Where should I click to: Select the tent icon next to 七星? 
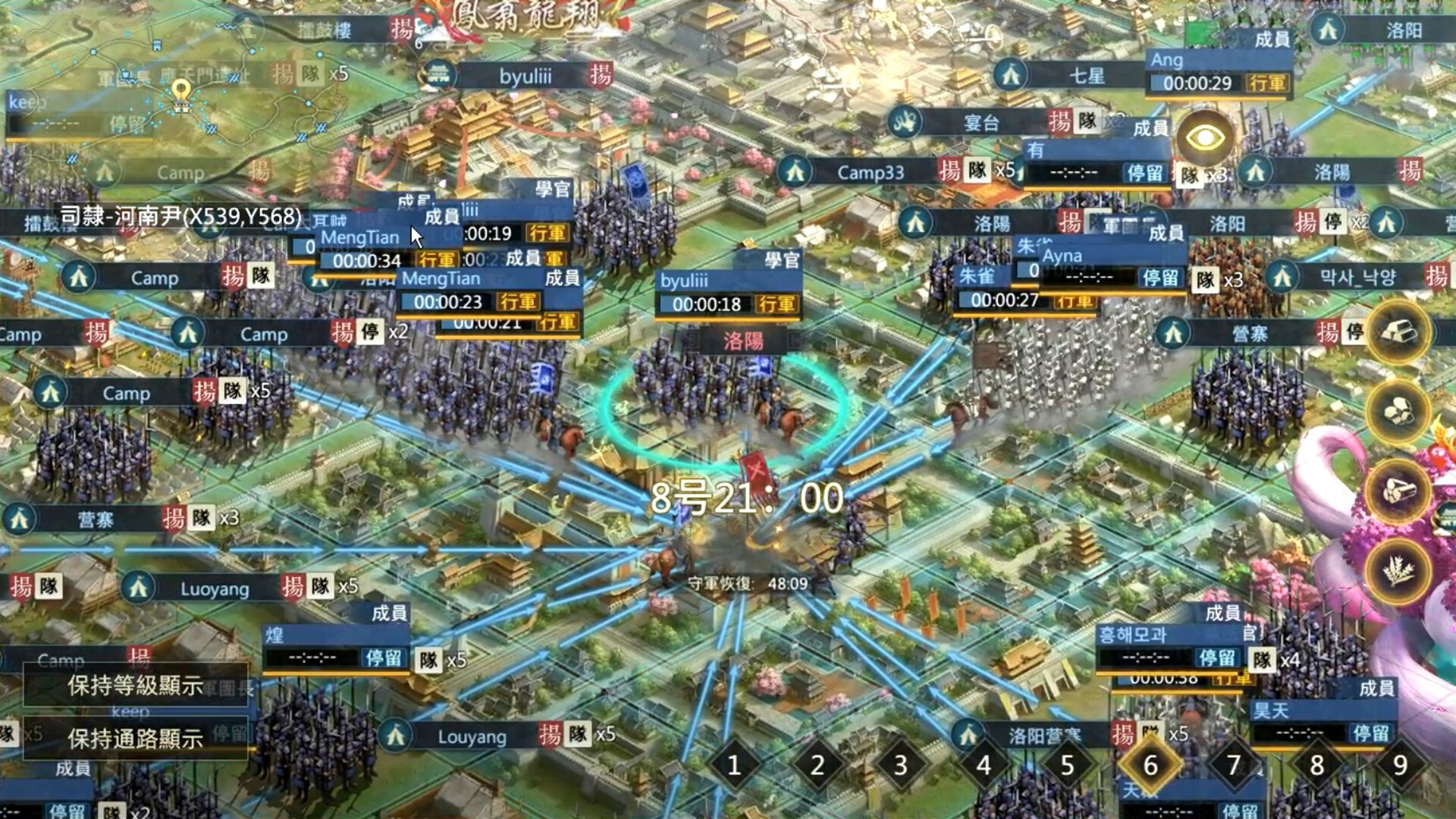pos(1011,77)
